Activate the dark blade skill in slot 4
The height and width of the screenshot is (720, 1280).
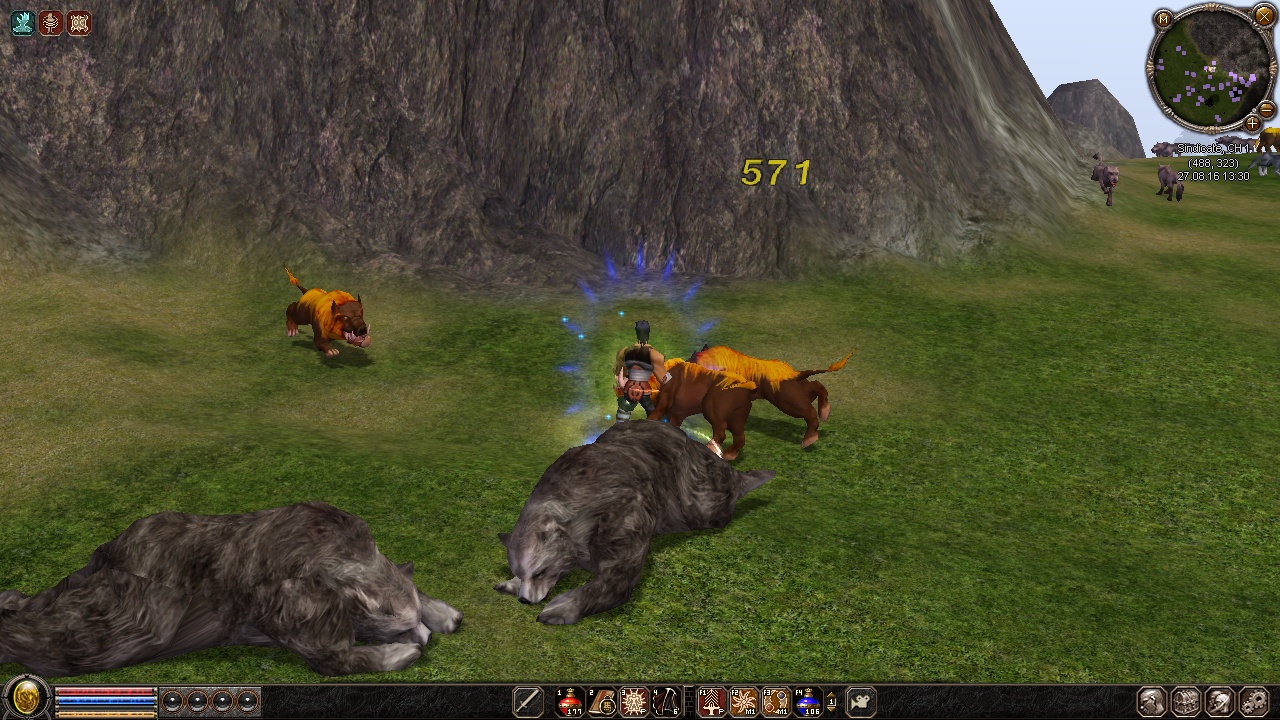[665, 702]
